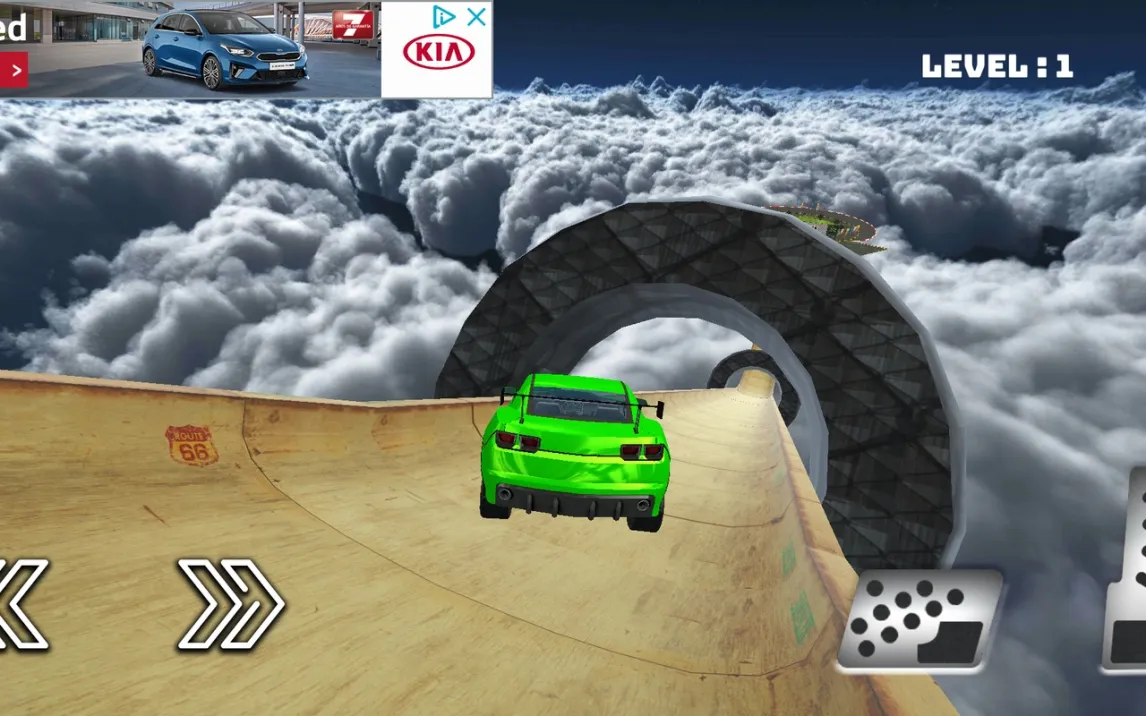The image size is (1146, 716).
Task: Steer right with the right chevron arrow
Action: coord(231,603)
